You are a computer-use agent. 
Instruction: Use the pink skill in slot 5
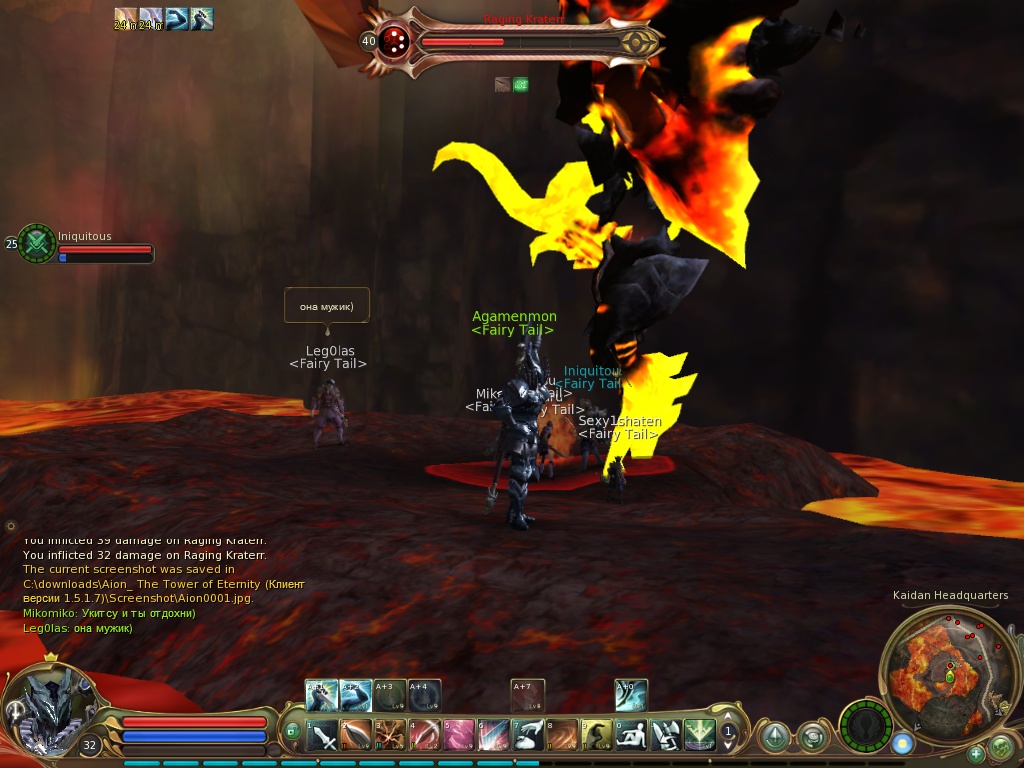(460, 736)
